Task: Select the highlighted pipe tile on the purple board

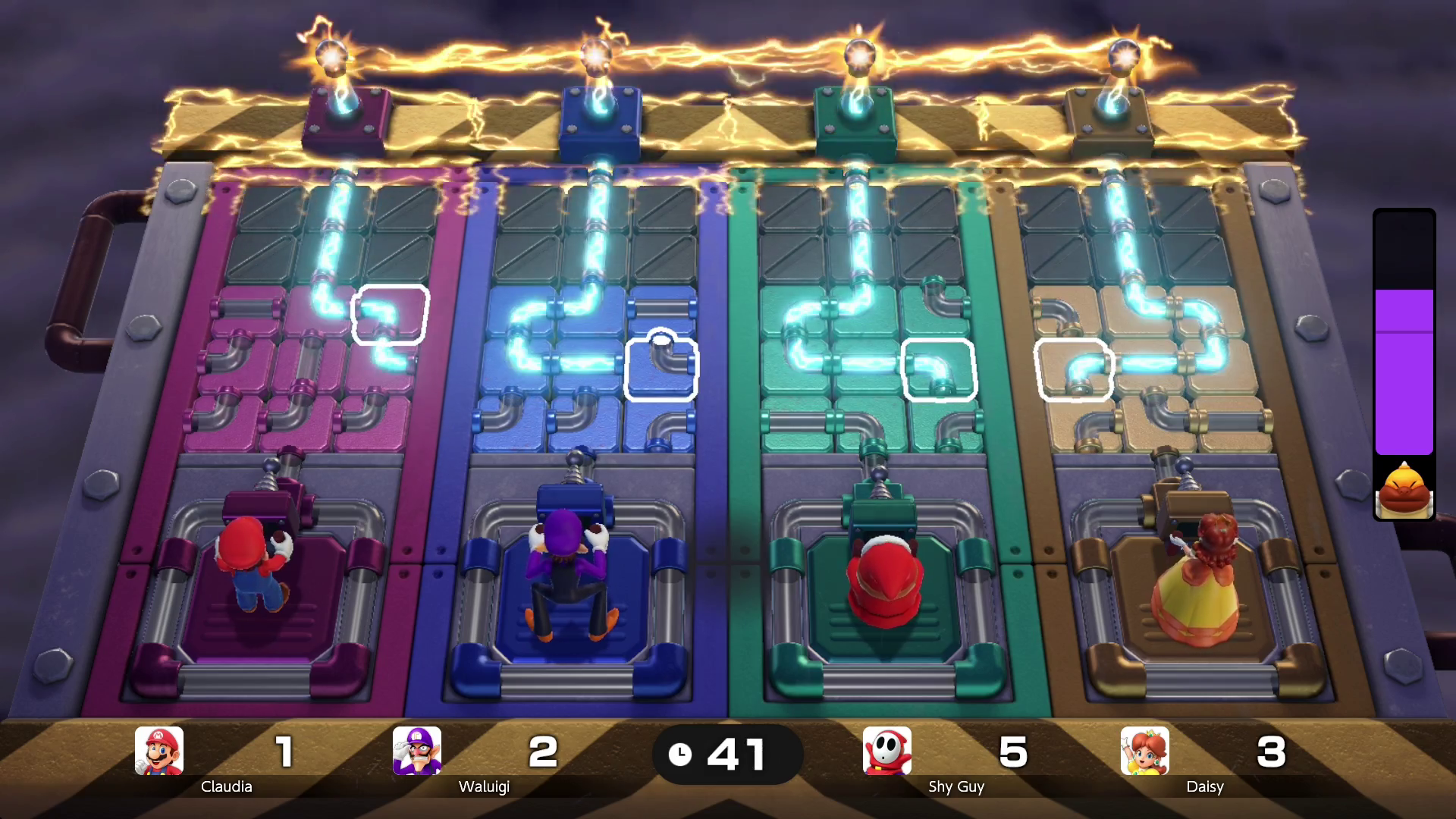Action: pos(391,315)
